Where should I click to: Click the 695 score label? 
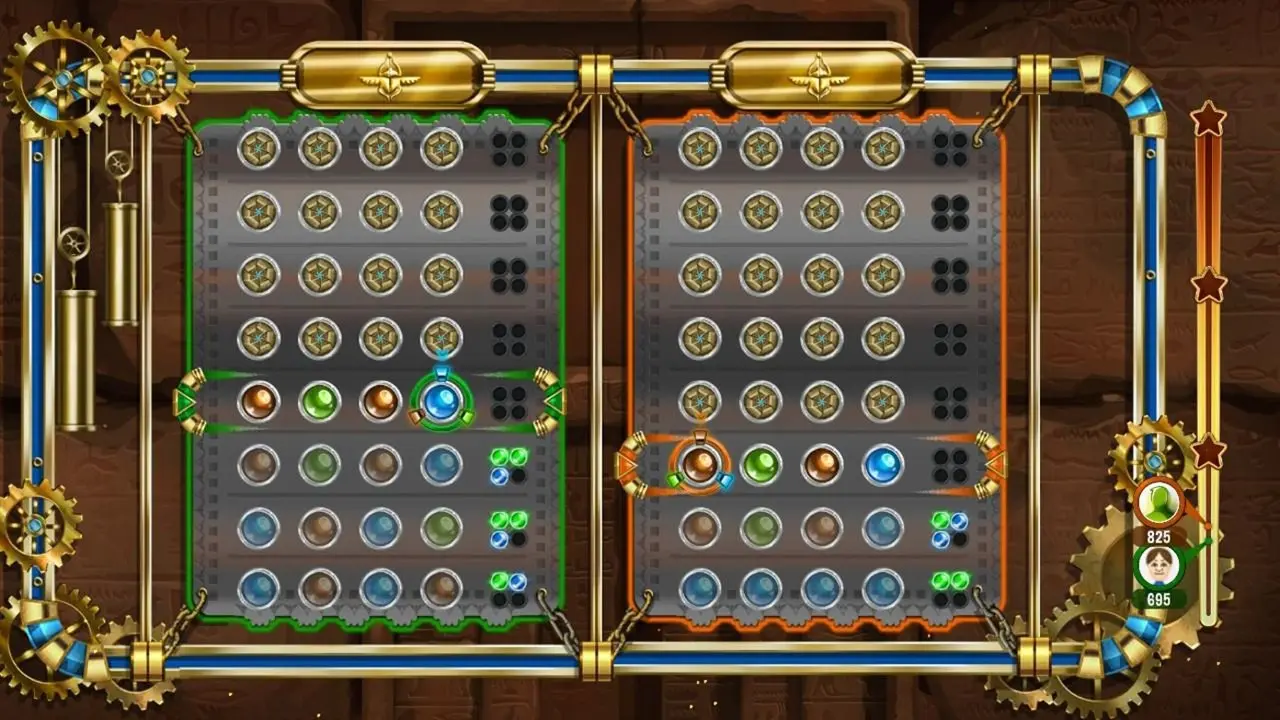[x=1160, y=601]
